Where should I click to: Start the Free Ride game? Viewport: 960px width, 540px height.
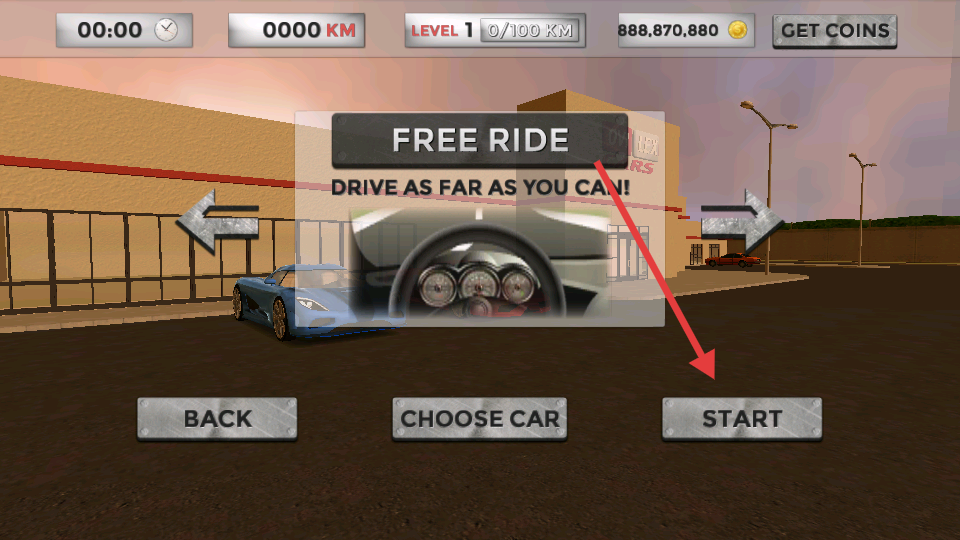coord(741,418)
